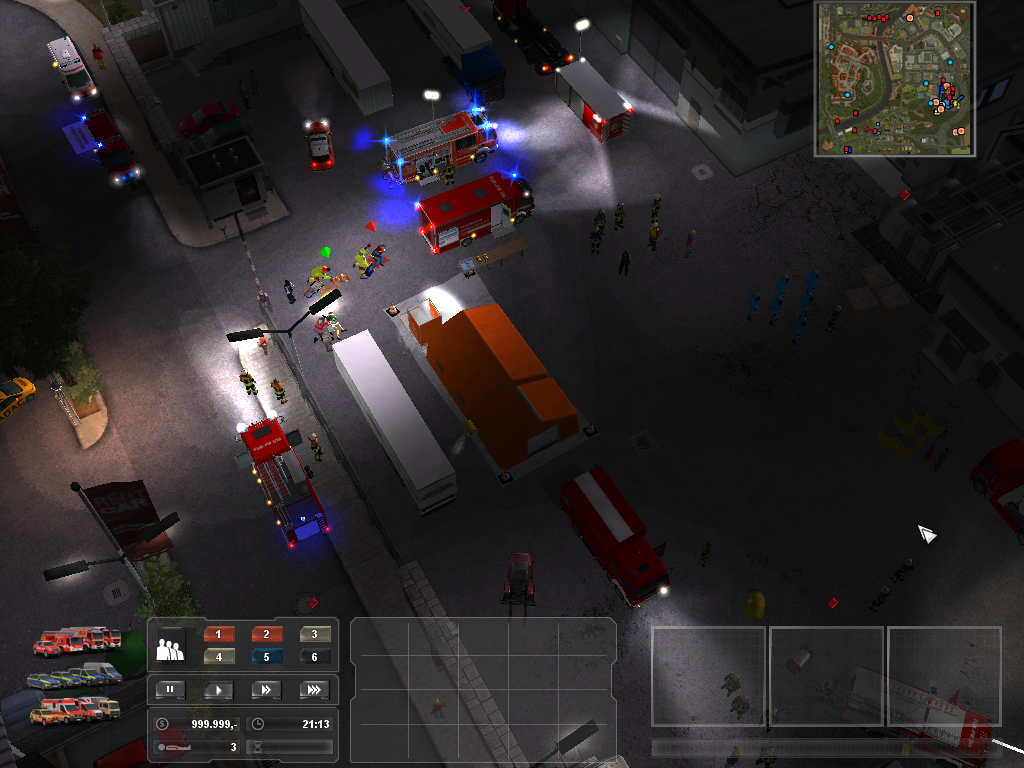Open the police vehicle menu
This screenshot has height=768, width=1024.
coord(76,675)
